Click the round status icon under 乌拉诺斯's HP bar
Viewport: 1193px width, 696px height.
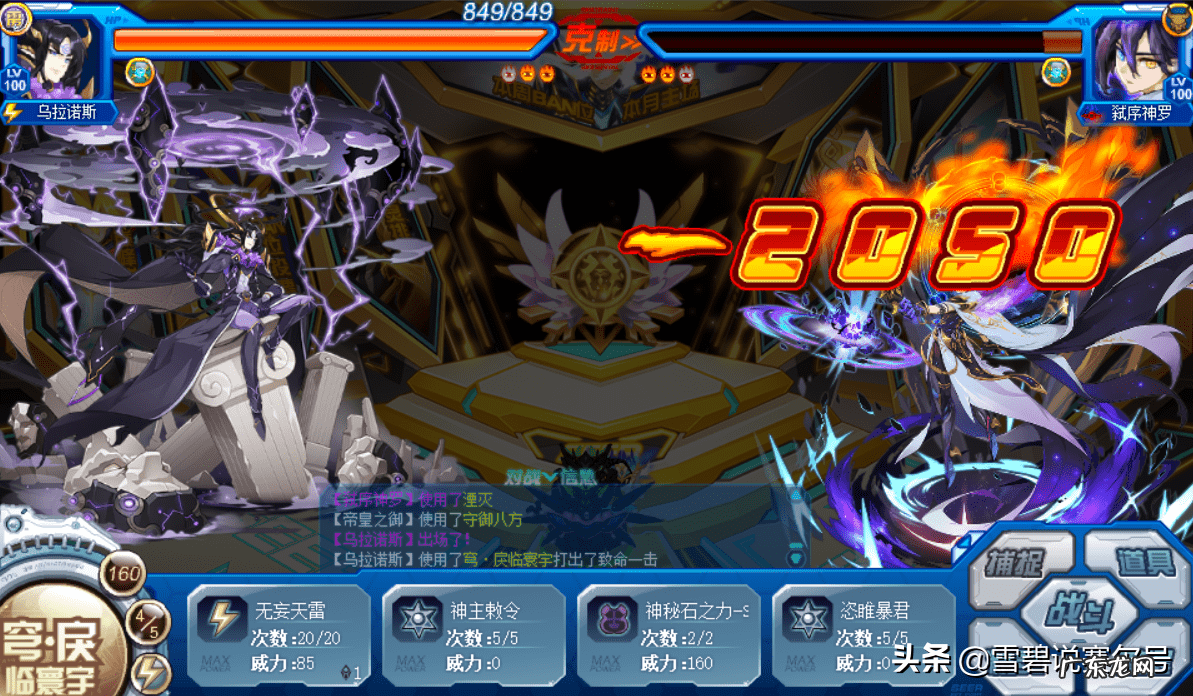[139, 71]
